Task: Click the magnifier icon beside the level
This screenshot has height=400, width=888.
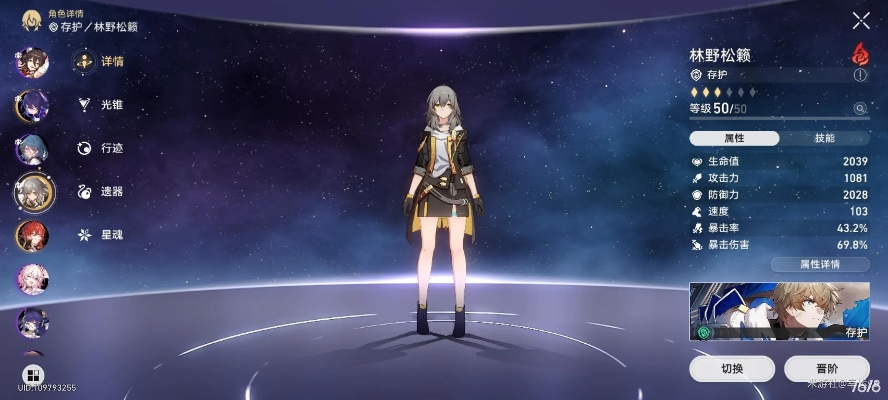Action: point(859,108)
